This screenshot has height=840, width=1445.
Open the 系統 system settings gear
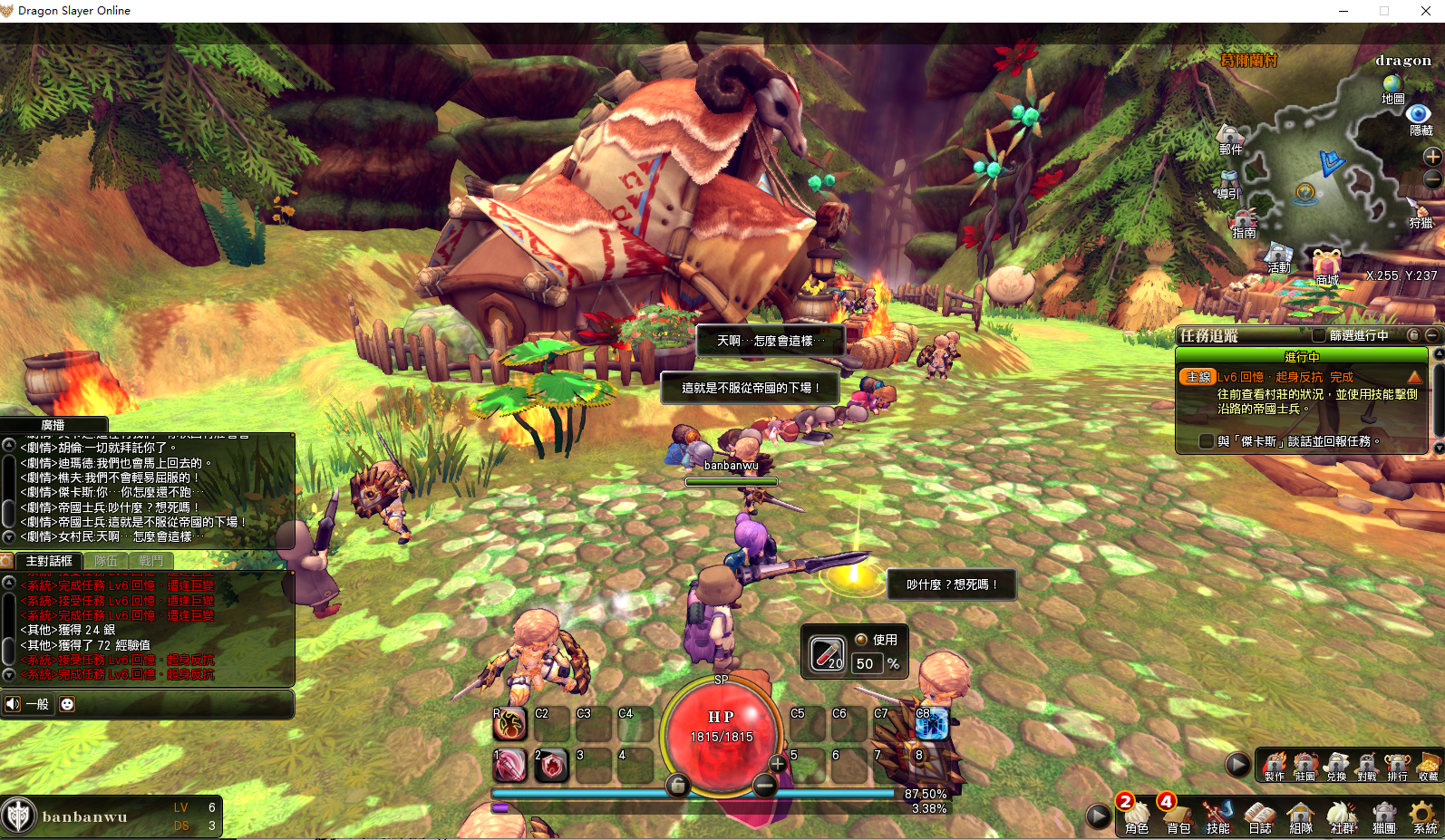[1424, 815]
